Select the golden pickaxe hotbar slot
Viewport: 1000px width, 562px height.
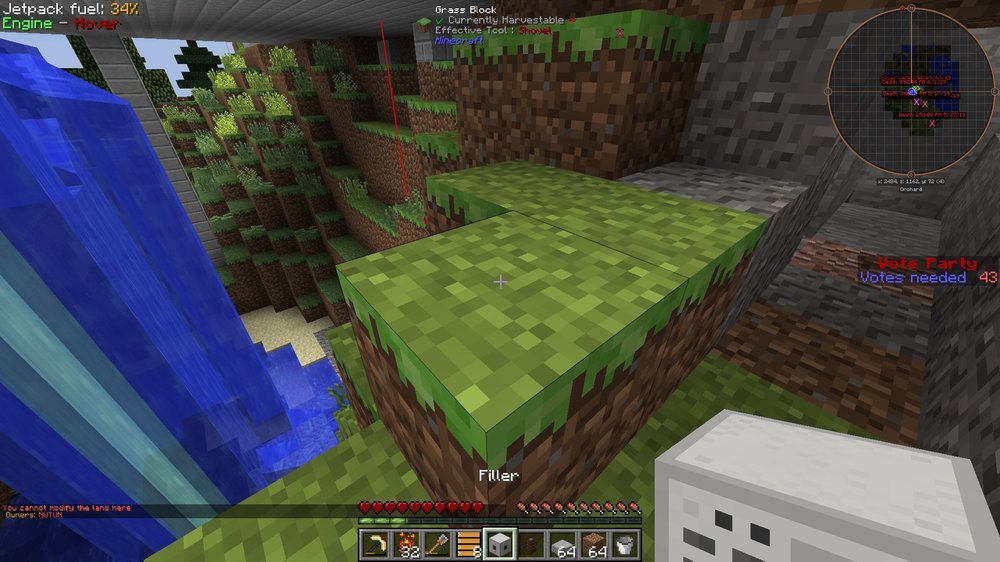tap(374, 546)
